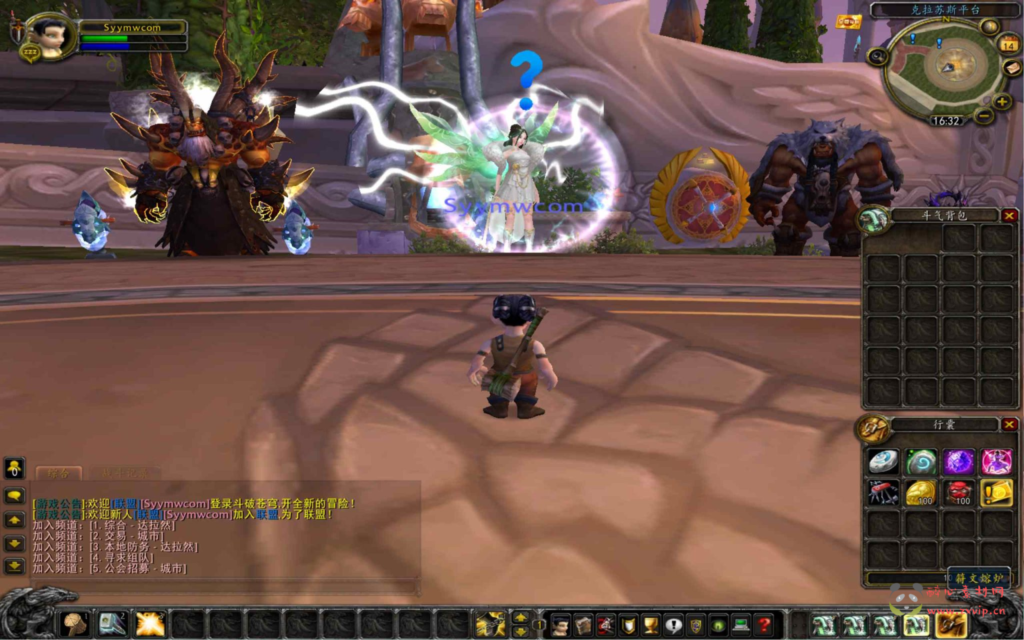Zoom in the minimap with plus button
Viewport: 1024px width, 640px height.
tap(1001, 101)
